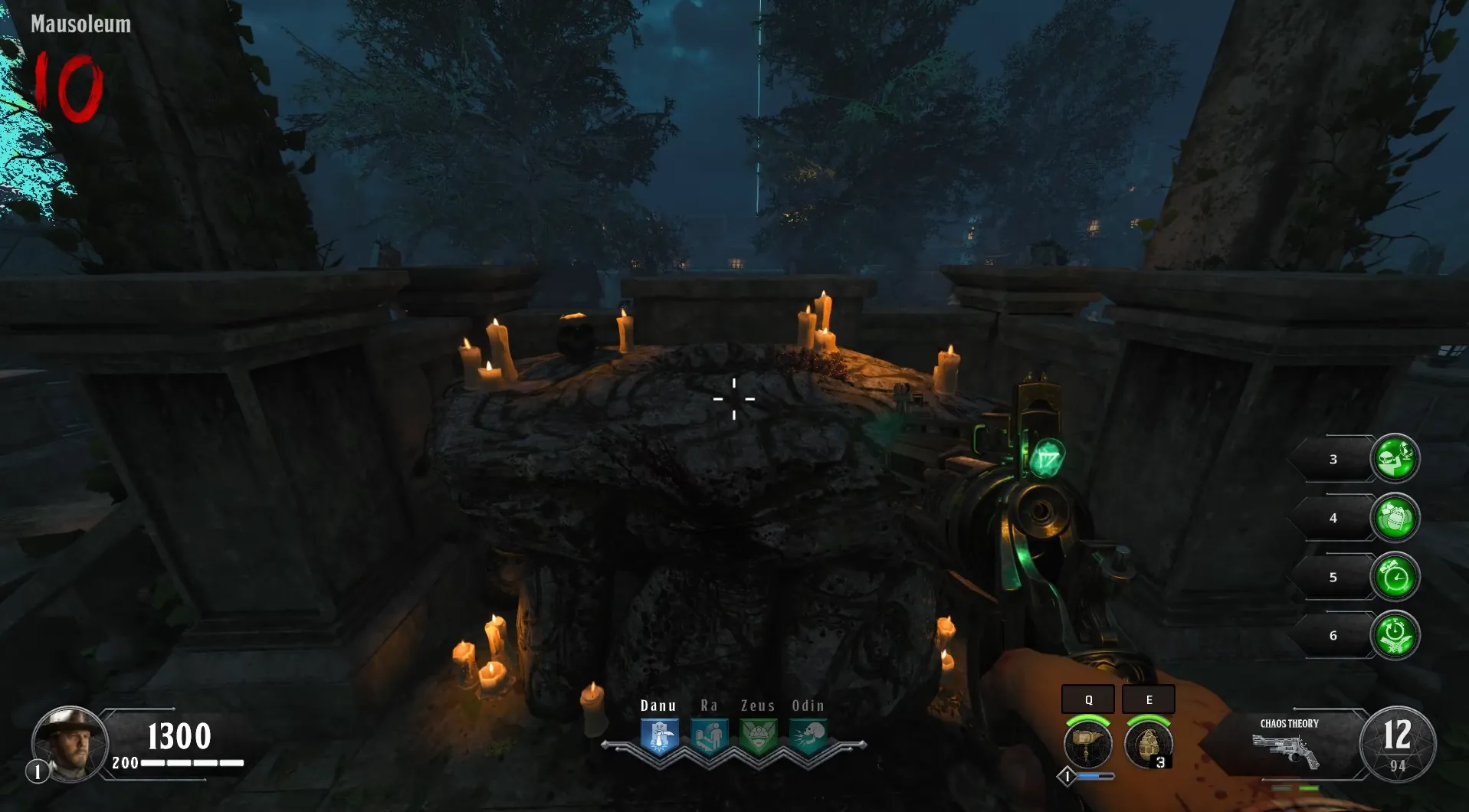The width and height of the screenshot is (1469, 812).
Task: Select the grenade equipment icon
Action: [1148, 744]
